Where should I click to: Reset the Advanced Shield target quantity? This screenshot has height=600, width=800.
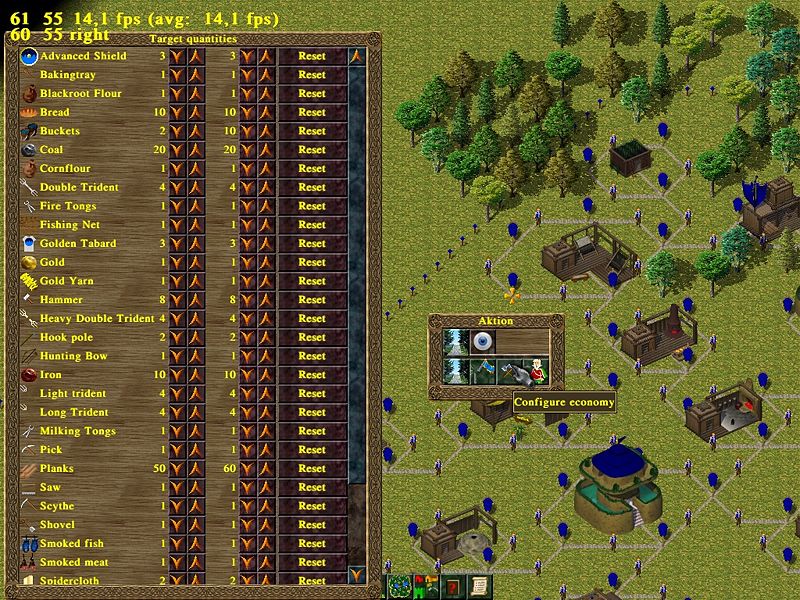(311, 56)
